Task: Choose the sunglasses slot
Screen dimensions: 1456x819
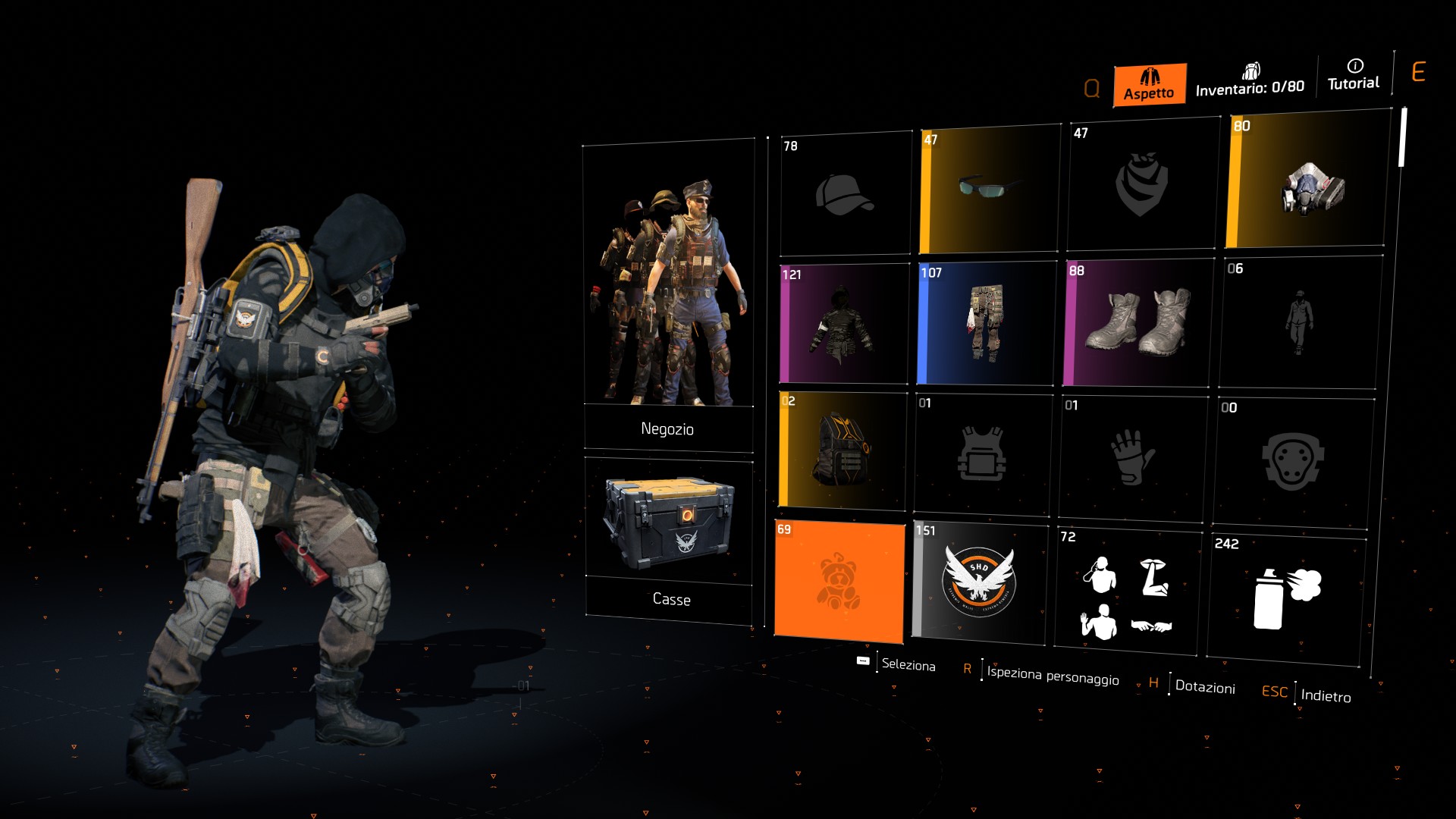Action: click(x=989, y=189)
